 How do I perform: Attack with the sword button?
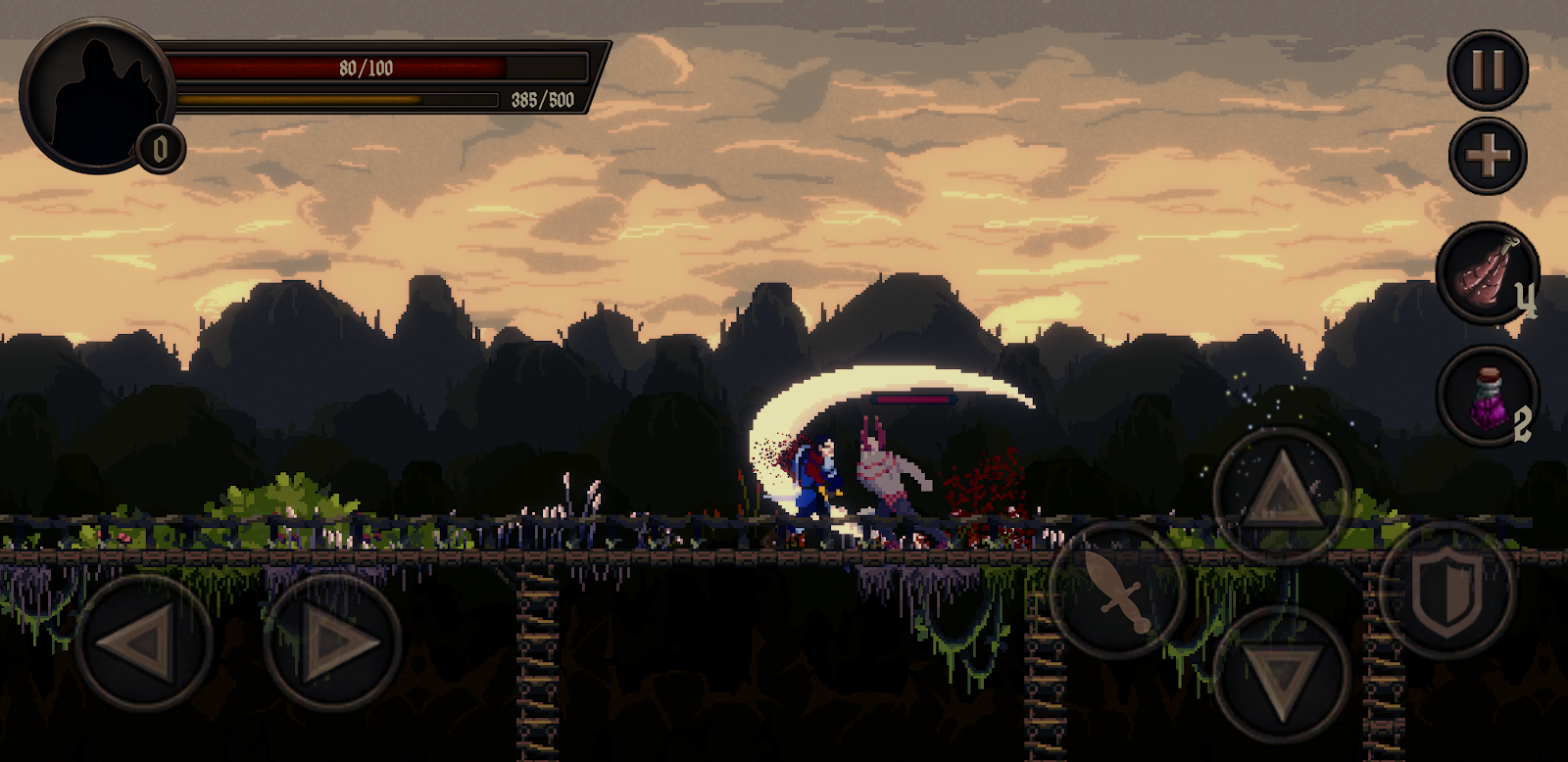coord(1116,591)
